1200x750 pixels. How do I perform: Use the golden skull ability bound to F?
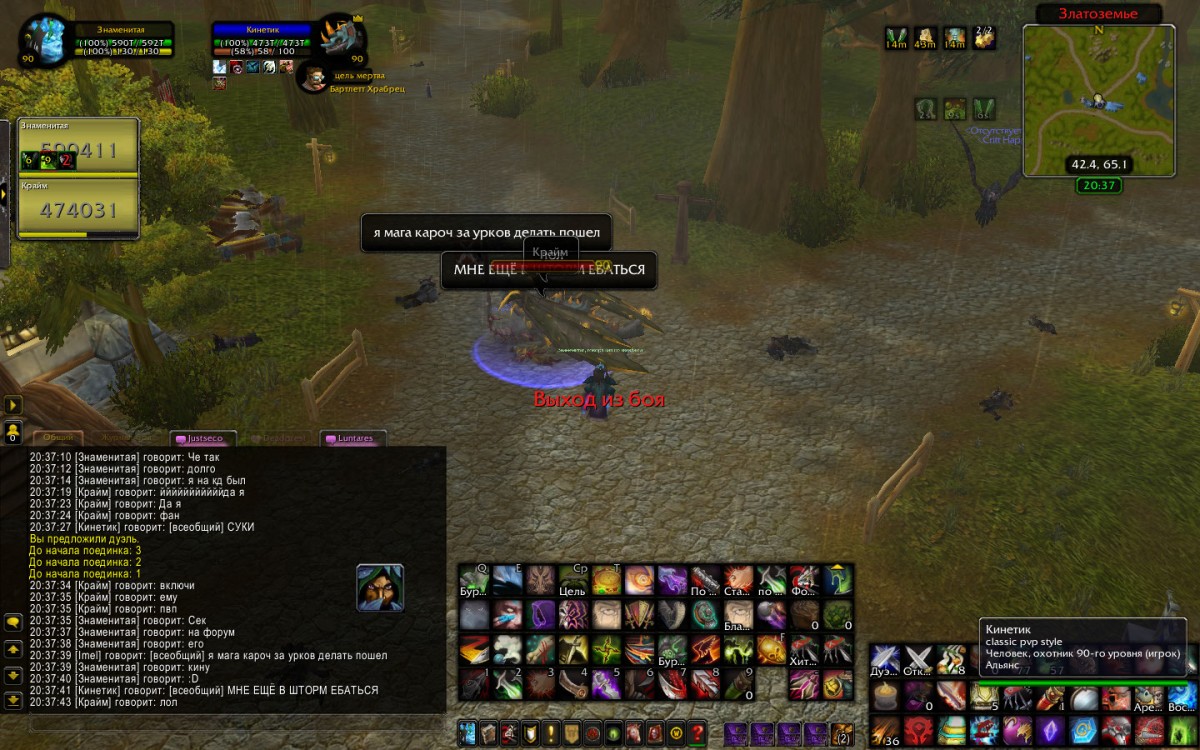(x=771, y=650)
